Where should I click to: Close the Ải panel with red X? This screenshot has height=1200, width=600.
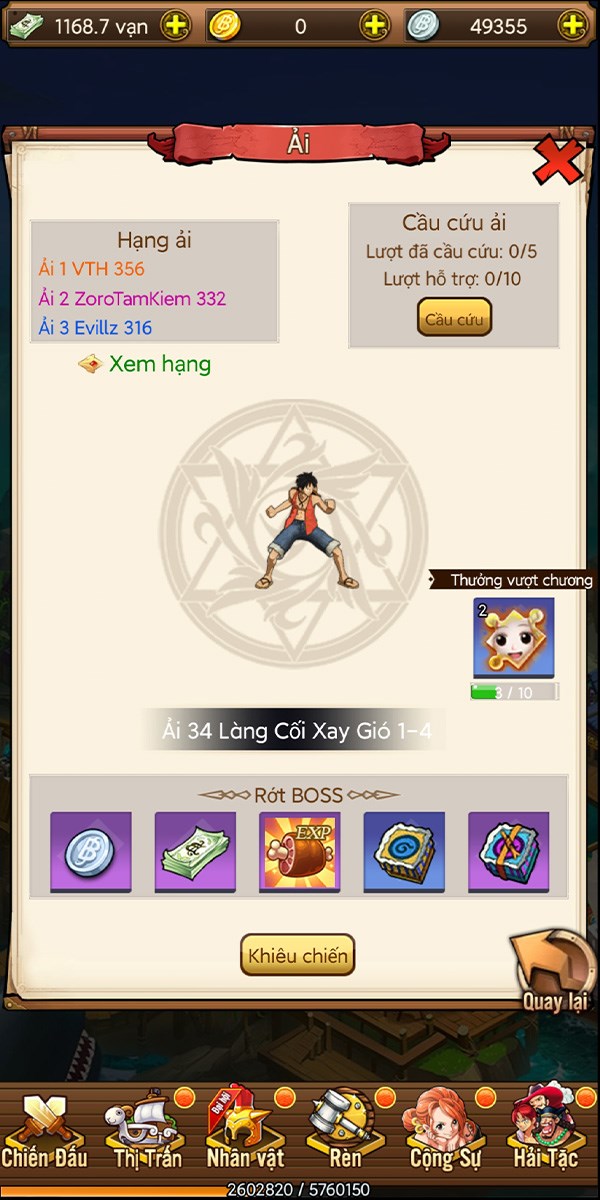(x=557, y=160)
